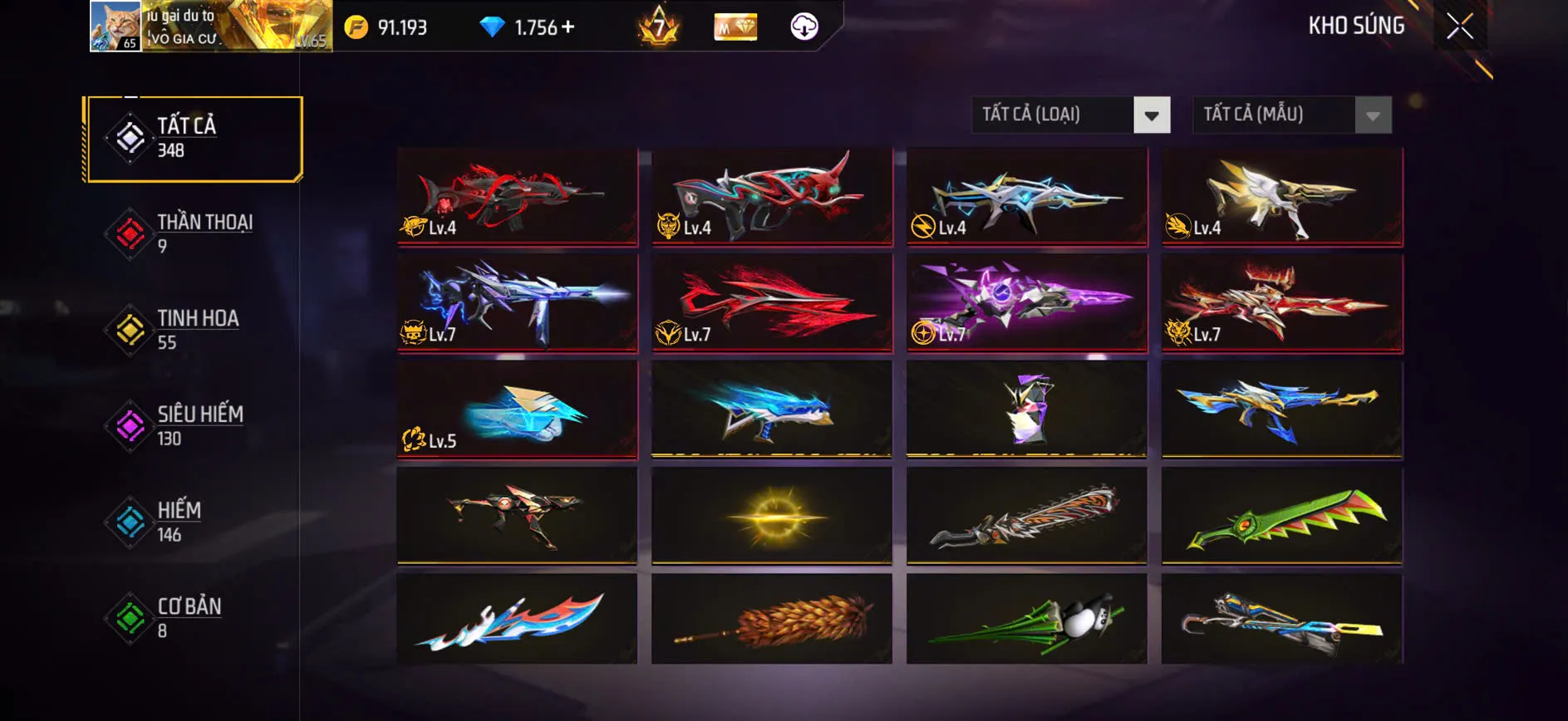
Task: Select the player profile avatar with cat picture
Action: coord(115,26)
